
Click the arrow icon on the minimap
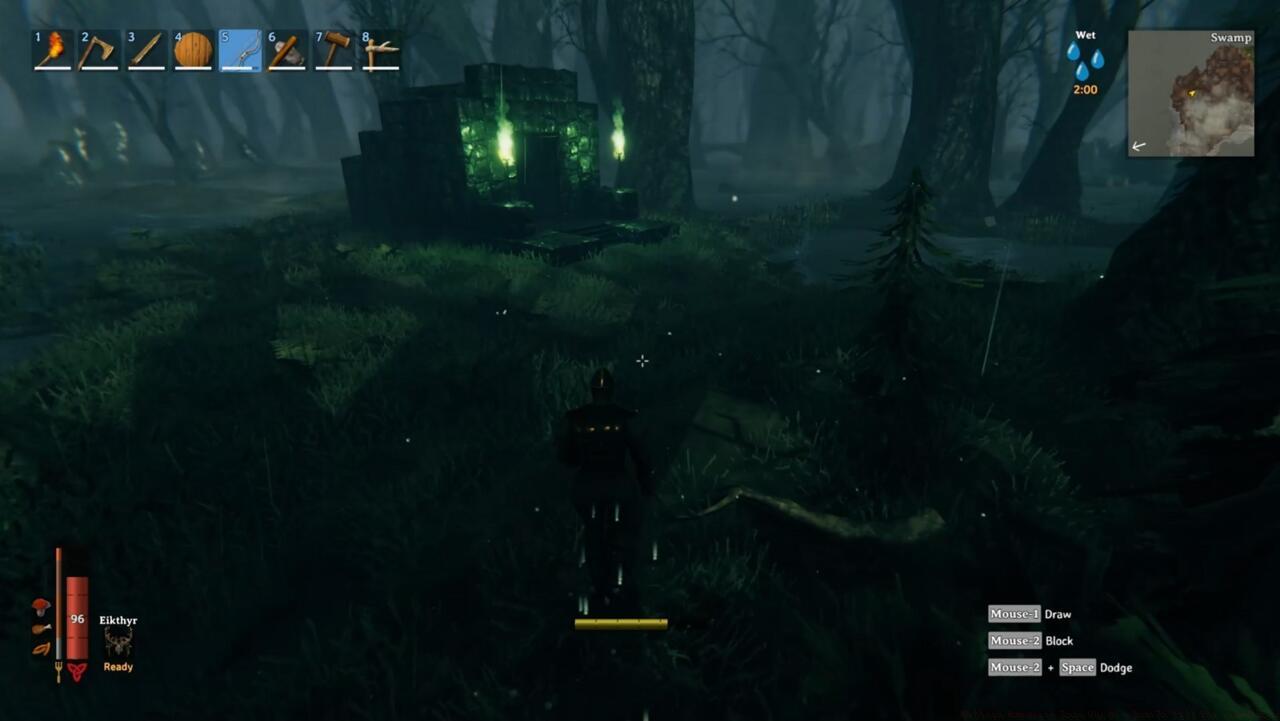1137,146
